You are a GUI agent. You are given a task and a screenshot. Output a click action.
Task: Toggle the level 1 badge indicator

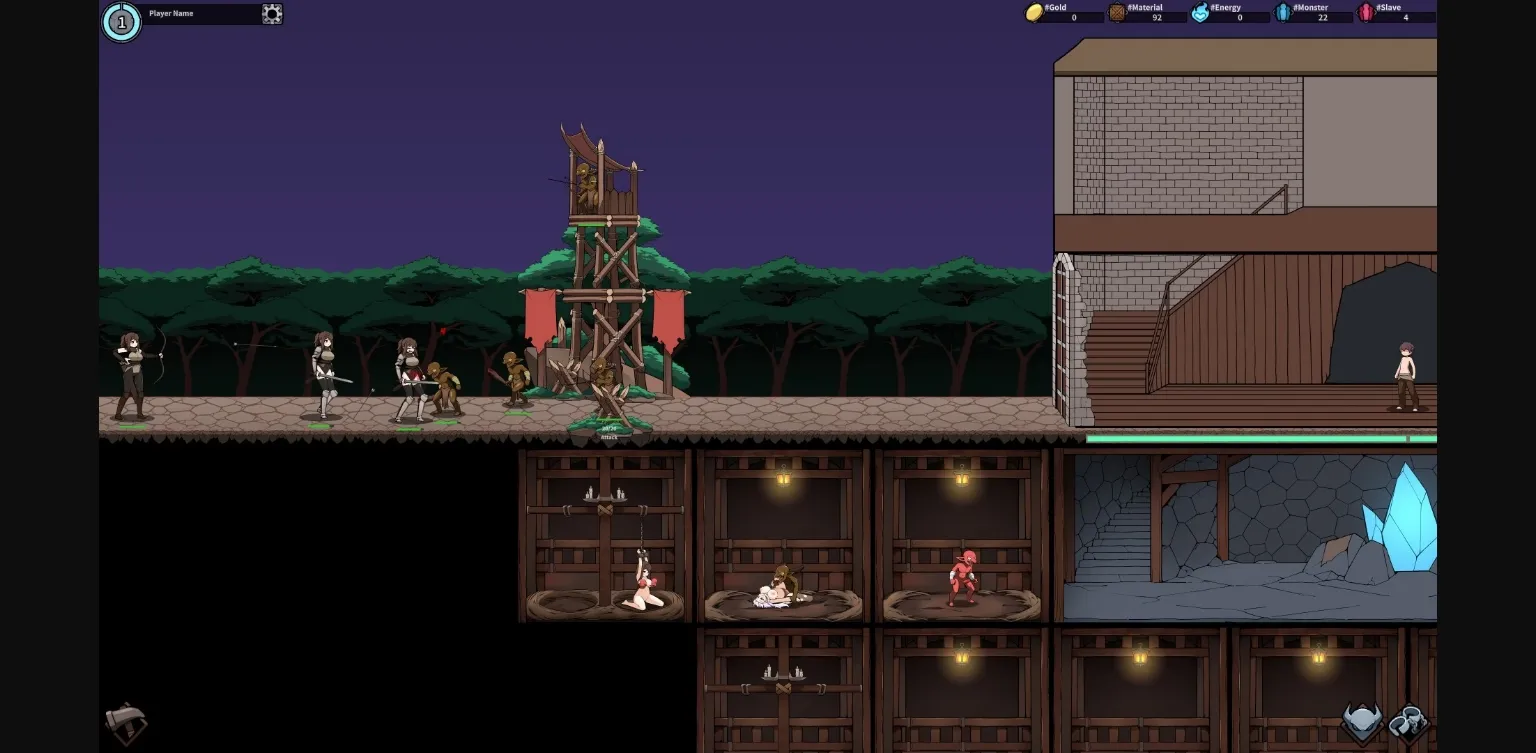[x=121, y=21]
